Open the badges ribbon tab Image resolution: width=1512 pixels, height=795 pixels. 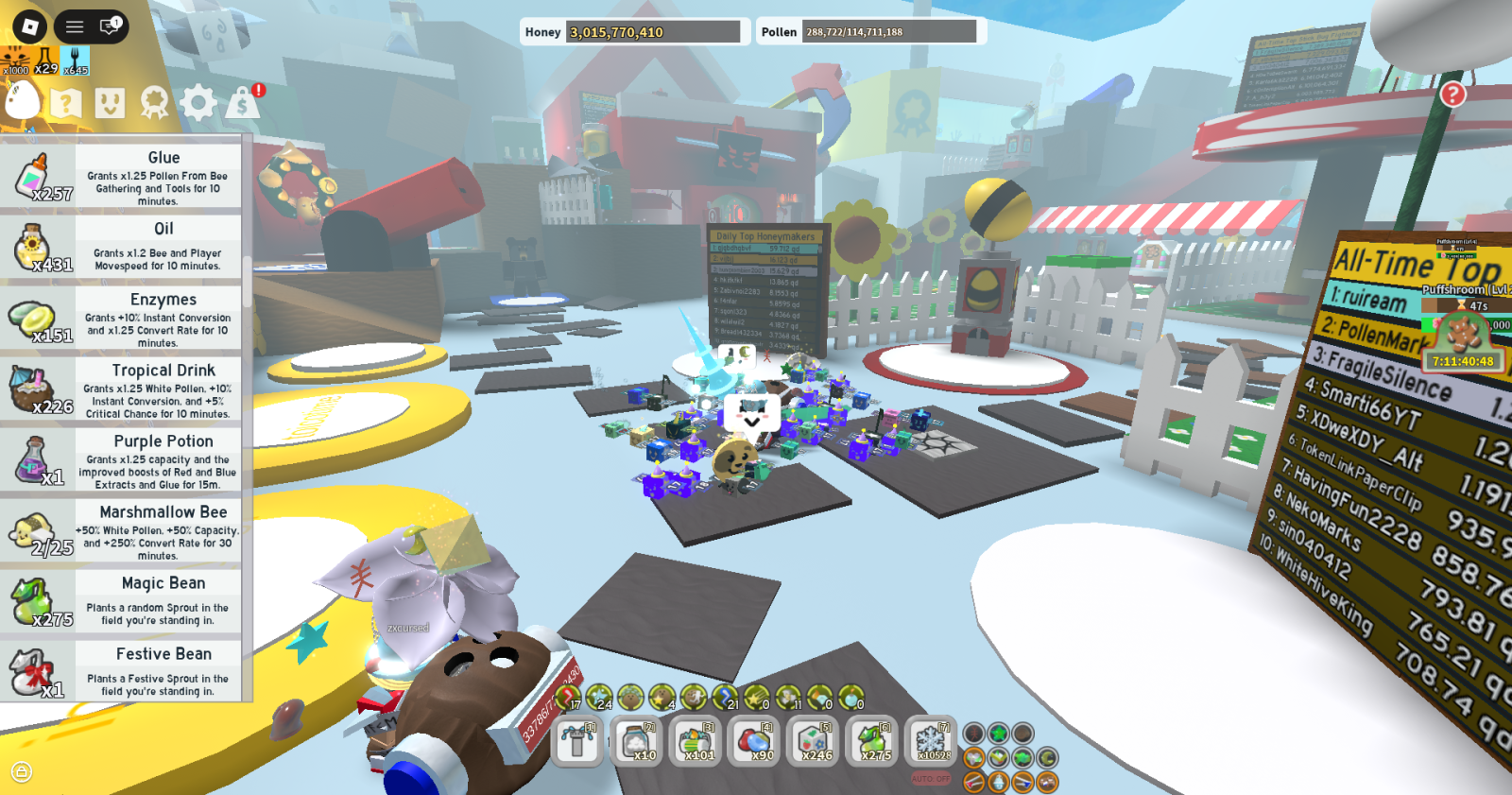[x=154, y=102]
